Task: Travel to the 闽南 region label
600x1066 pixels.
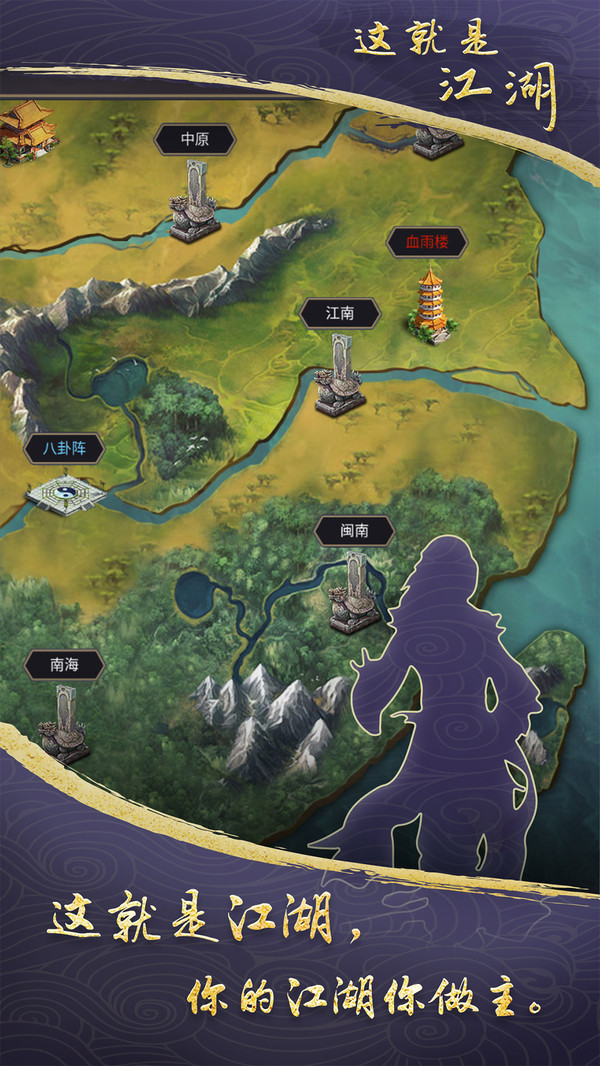Action: pos(354,531)
